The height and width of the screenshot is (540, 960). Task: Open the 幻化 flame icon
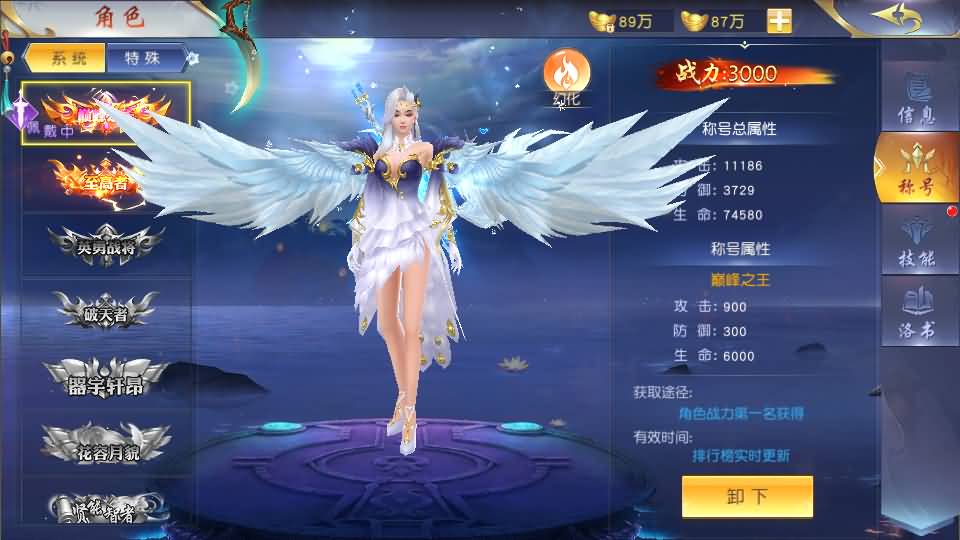click(x=566, y=74)
